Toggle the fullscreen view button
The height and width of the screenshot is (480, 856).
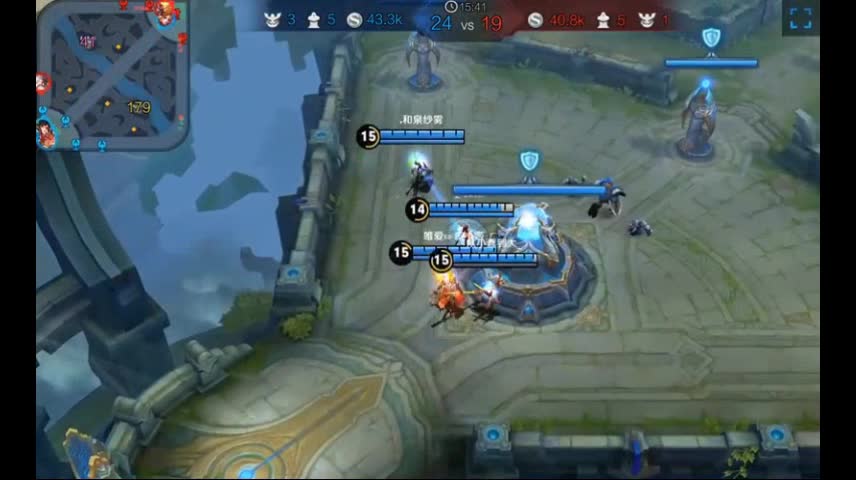point(800,18)
